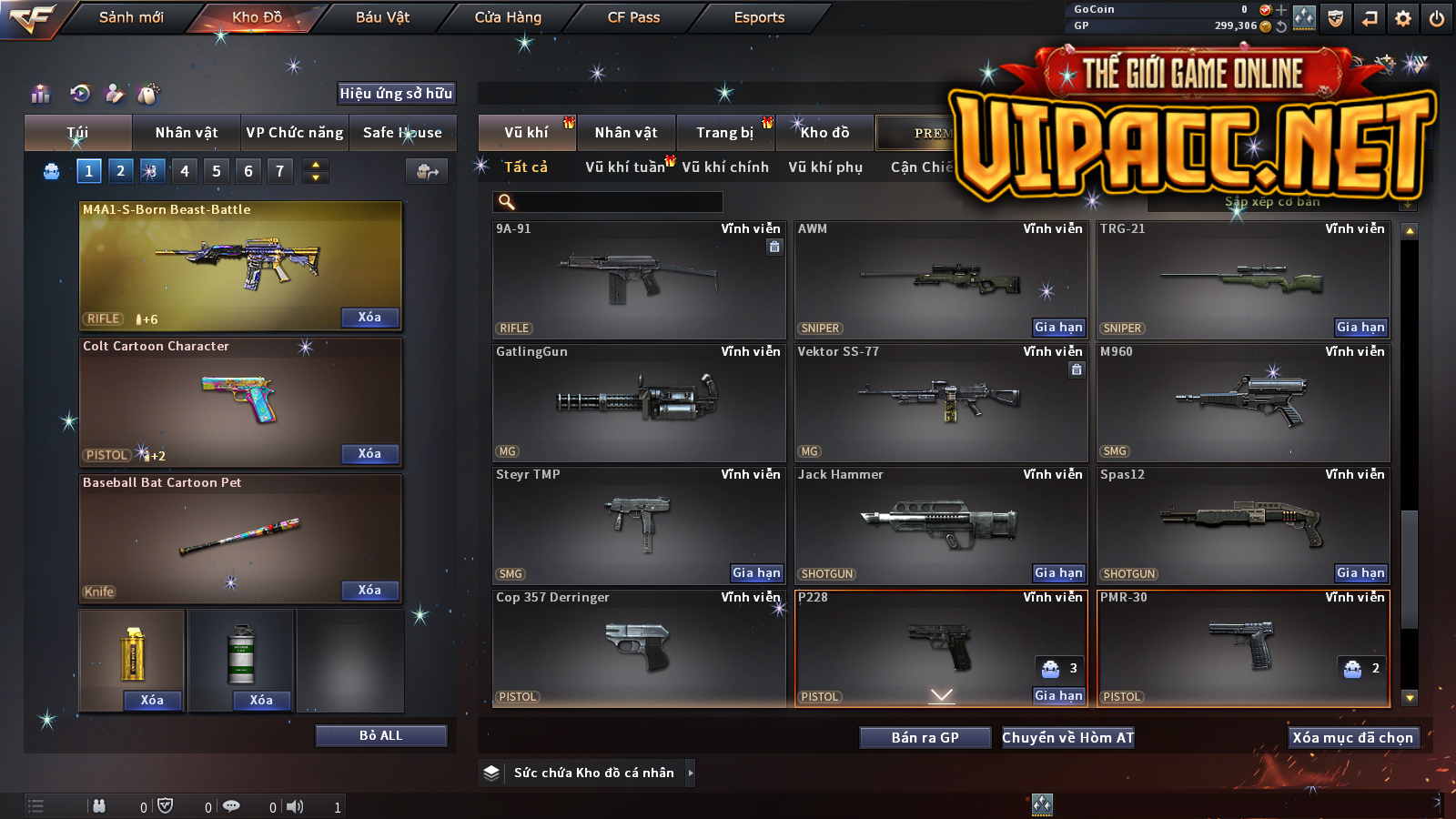Switch to the Báu Vật tab

coord(382,17)
